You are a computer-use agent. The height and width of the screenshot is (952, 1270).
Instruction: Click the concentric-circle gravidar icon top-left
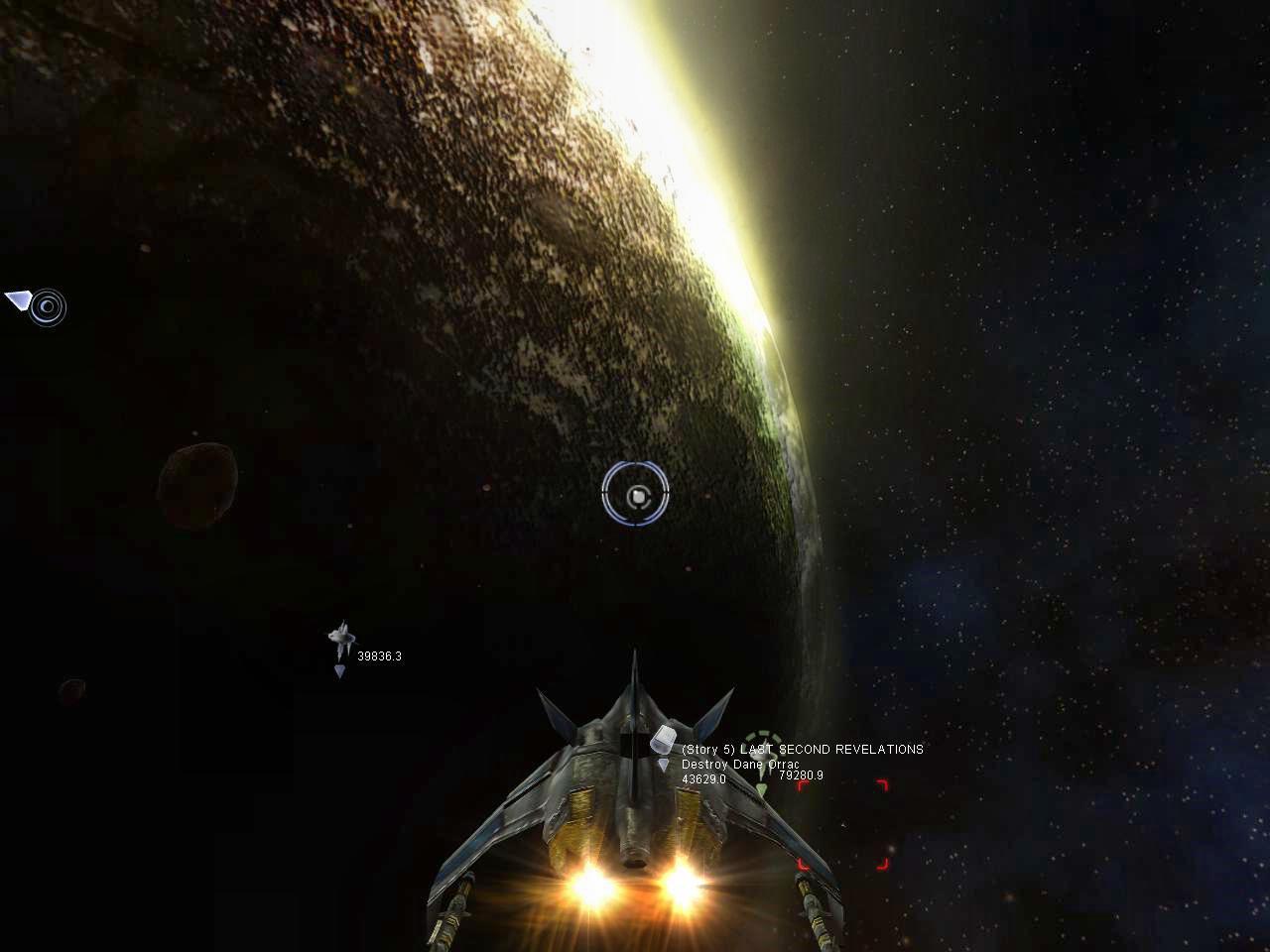coord(47,307)
